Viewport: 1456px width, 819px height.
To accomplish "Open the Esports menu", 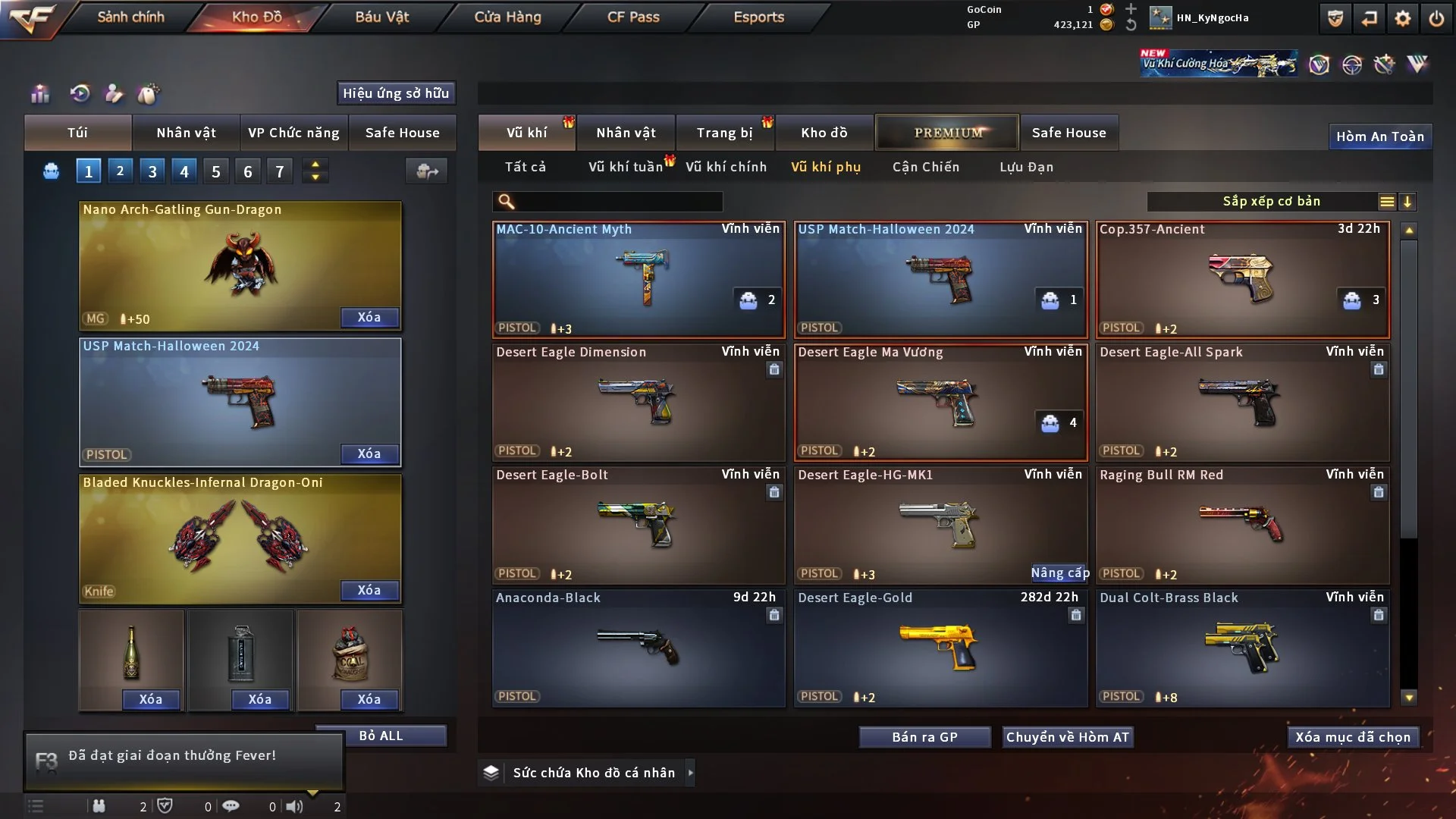I will 758,17.
